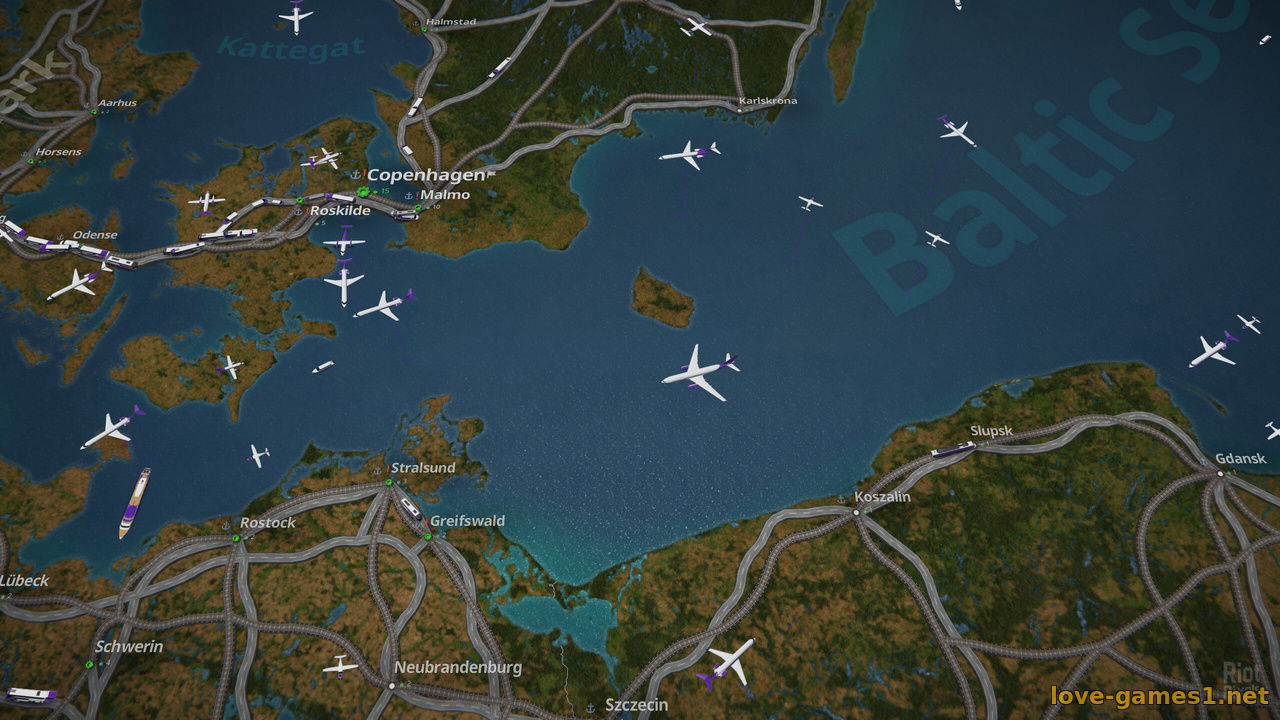Select the Rostock city label
Image resolution: width=1280 pixels, height=720 pixels.
[x=267, y=523]
